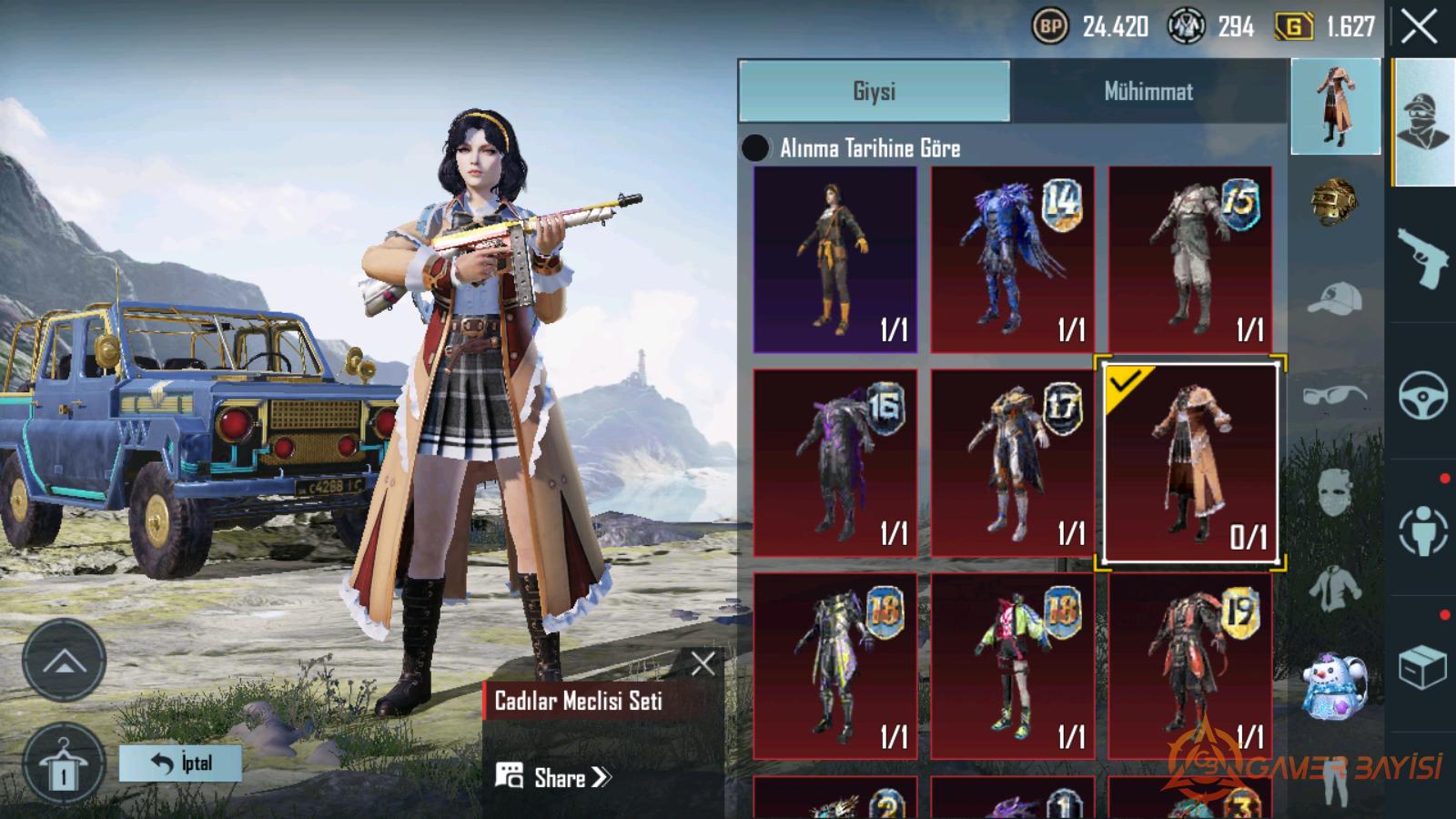Open the Mühimmat tab

pyautogui.click(x=1148, y=91)
